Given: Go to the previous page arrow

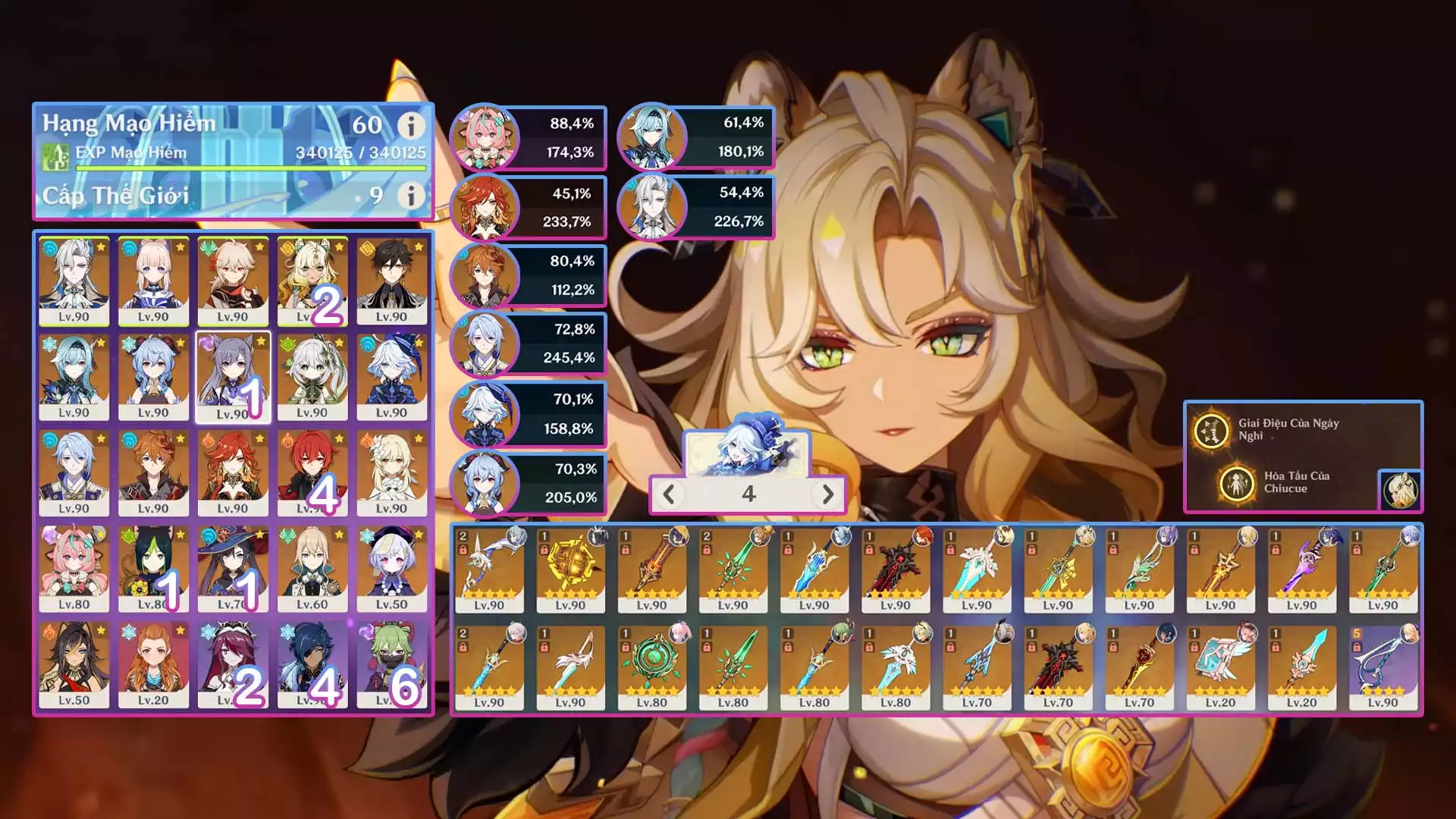Looking at the screenshot, I should (669, 494).
